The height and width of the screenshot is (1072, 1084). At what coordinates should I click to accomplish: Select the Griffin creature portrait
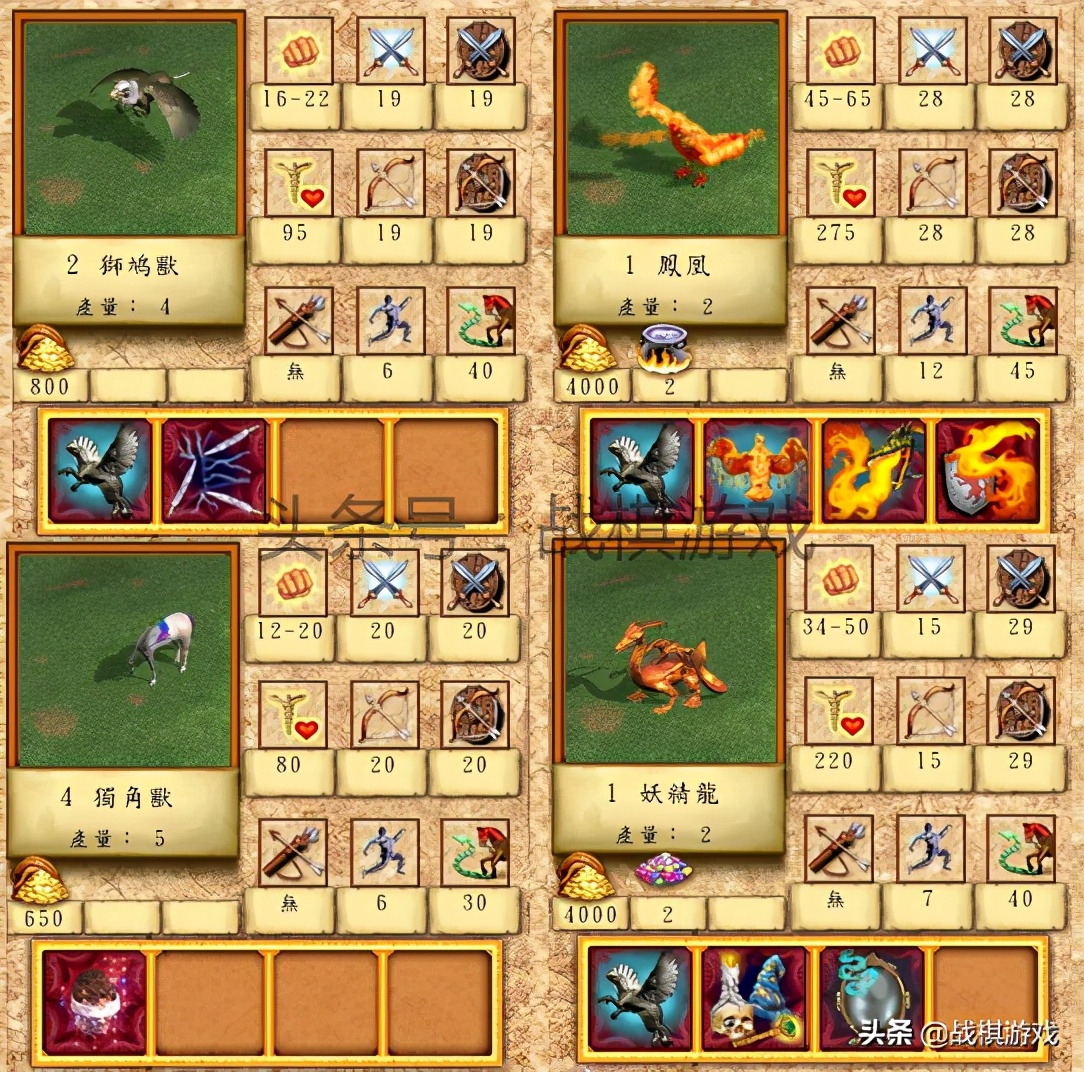[130, 127]
